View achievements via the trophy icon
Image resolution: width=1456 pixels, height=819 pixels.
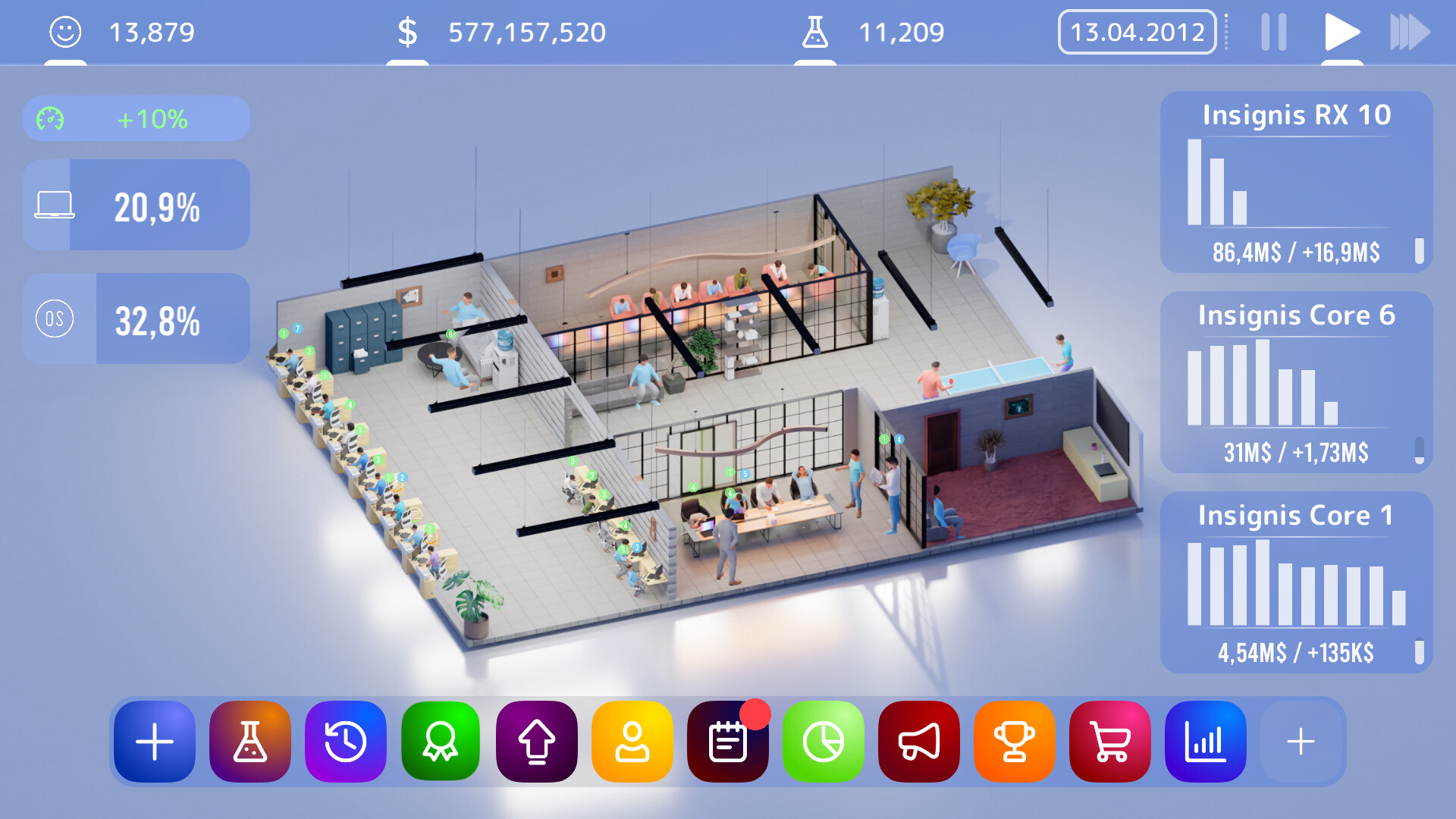click(1014, 742)
